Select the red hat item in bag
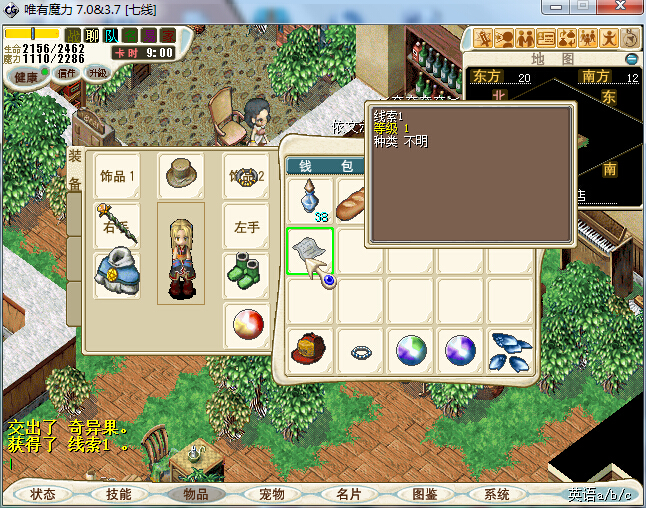 (x=311, y=350)
